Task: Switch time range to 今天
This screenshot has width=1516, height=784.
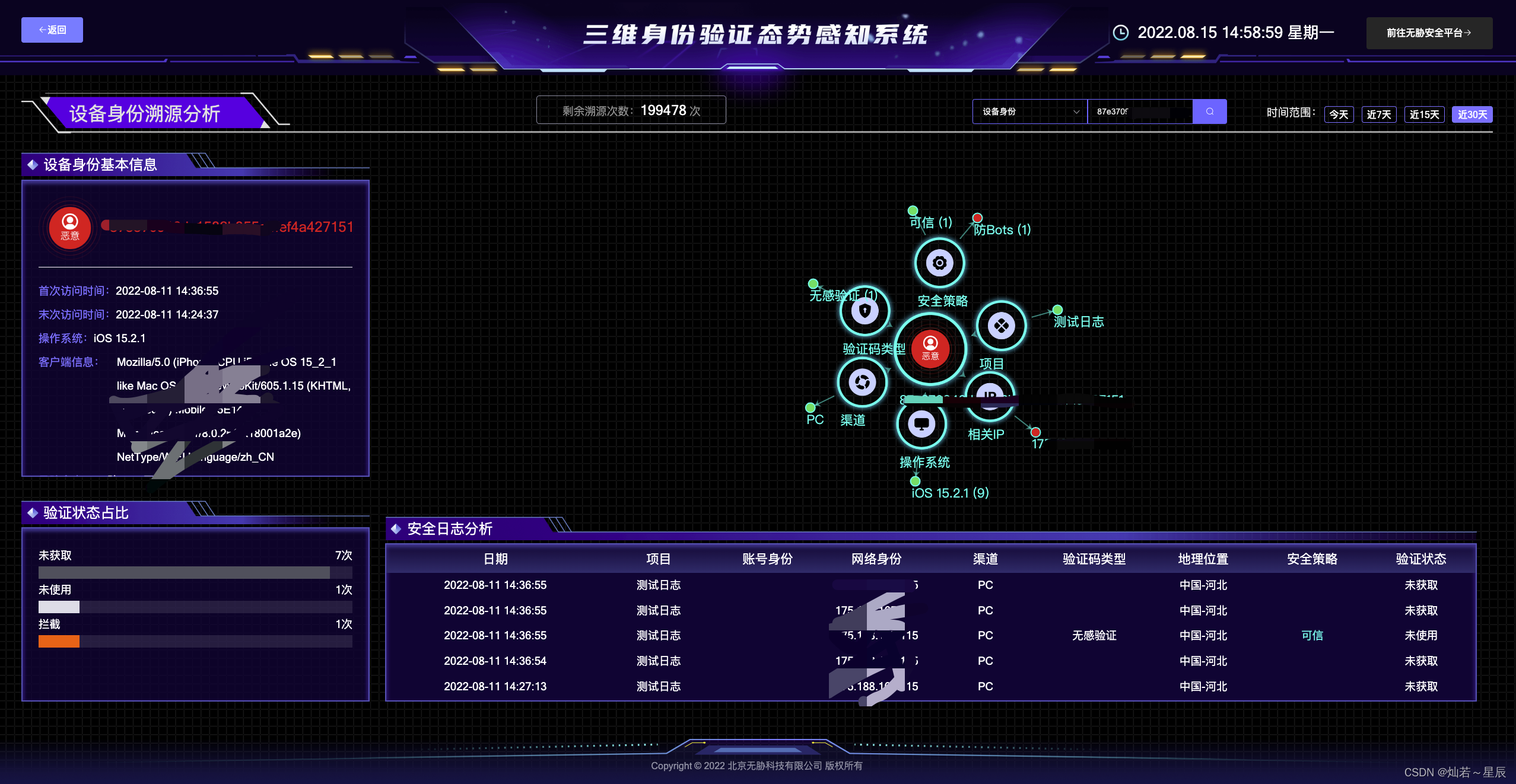Action: pyautogui.click(x=1339, y=114)
